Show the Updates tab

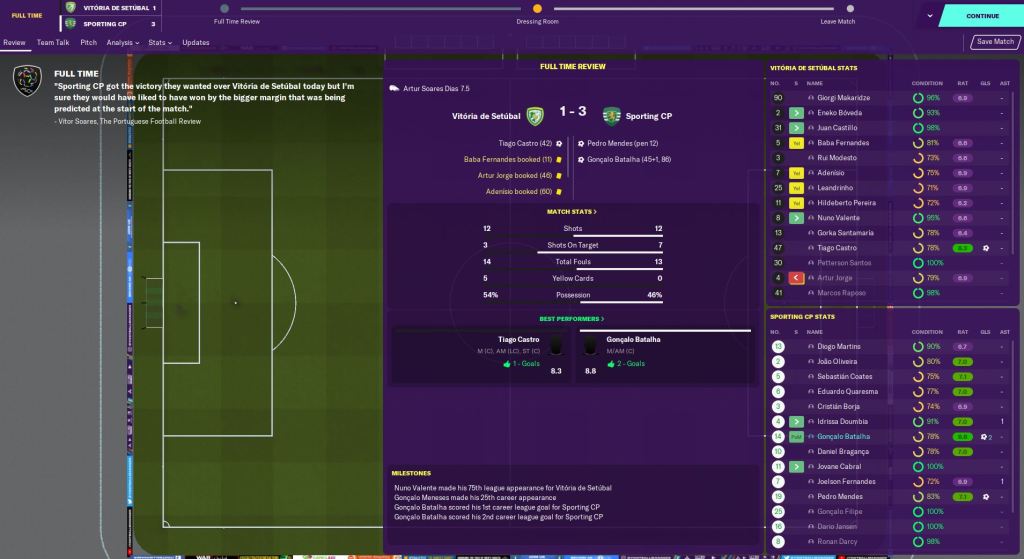[196, 43]
